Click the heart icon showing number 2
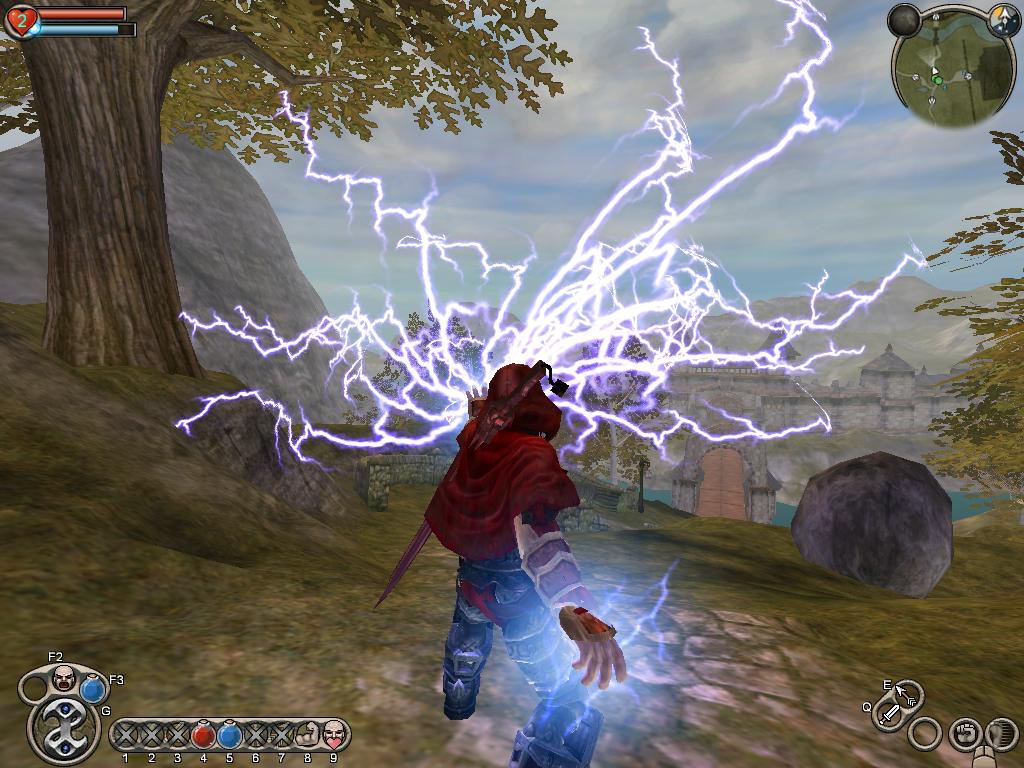Screen dimensions: 1024x768 click(20, 20)
